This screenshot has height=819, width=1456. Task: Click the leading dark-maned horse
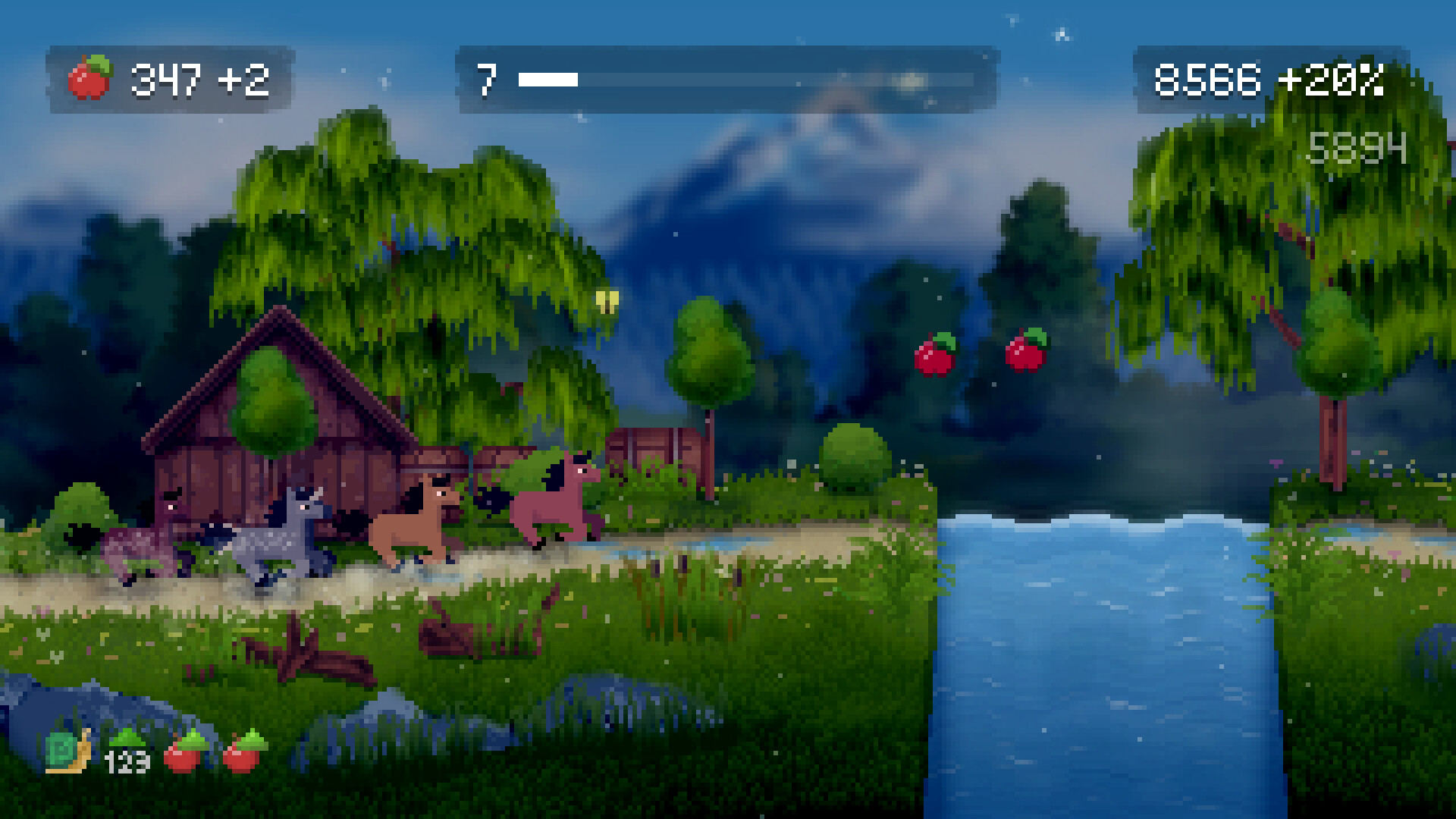[x=552, y=504]
